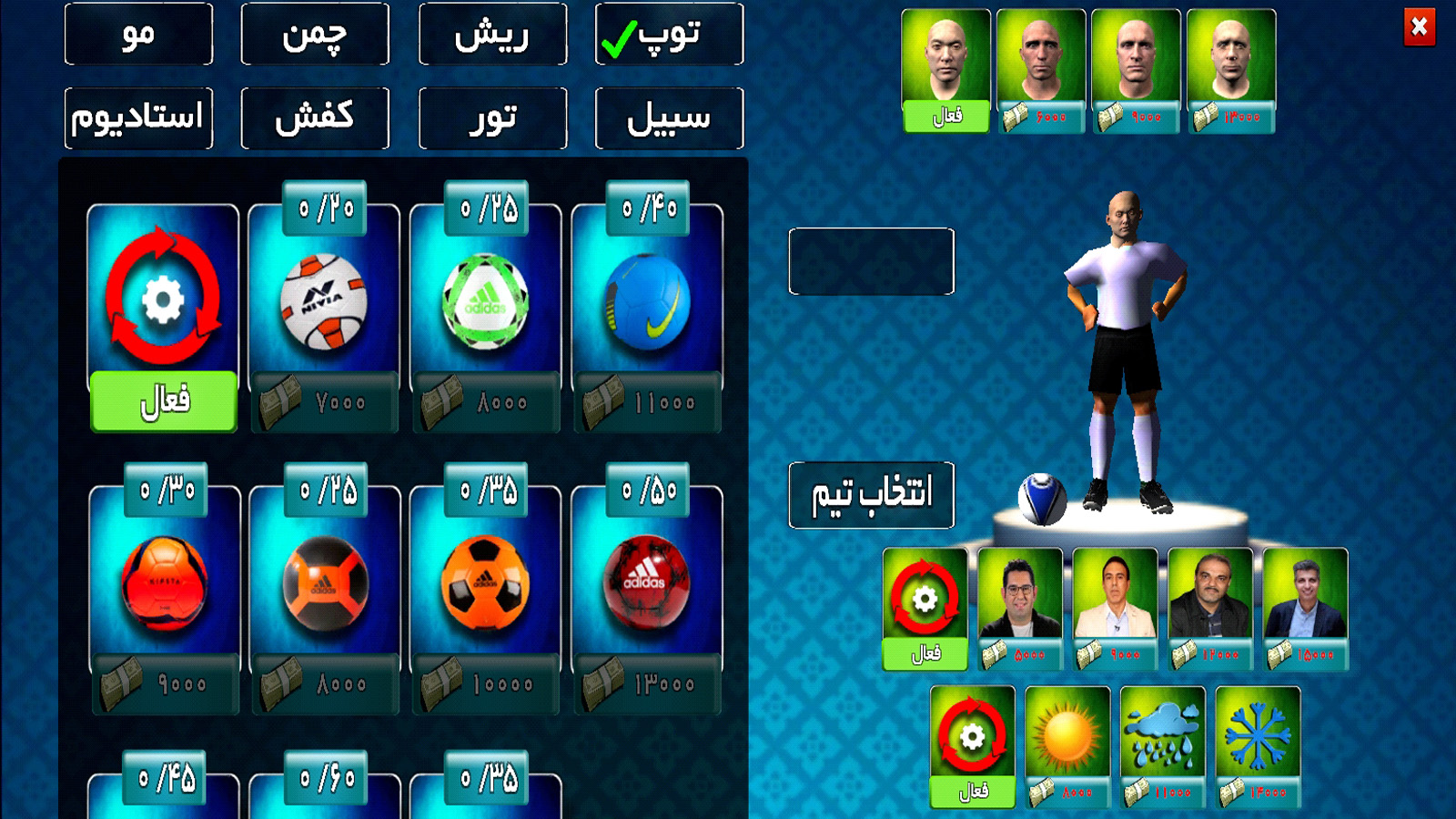1456x819 pixels.
Task: Click the empty text box beside the referee
Action: pos(871,264)
